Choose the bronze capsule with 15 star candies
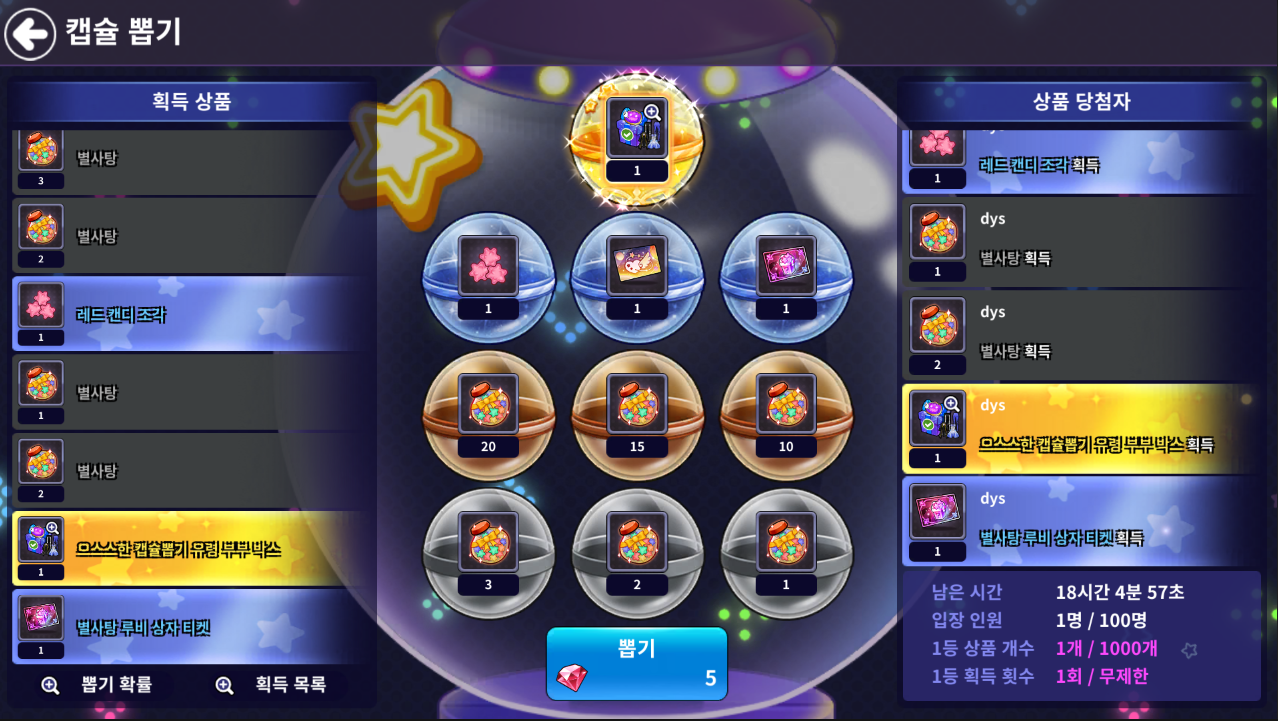The height and width of the screenshot is (721, 1278). pyautogui.click(x=637, y=415)
